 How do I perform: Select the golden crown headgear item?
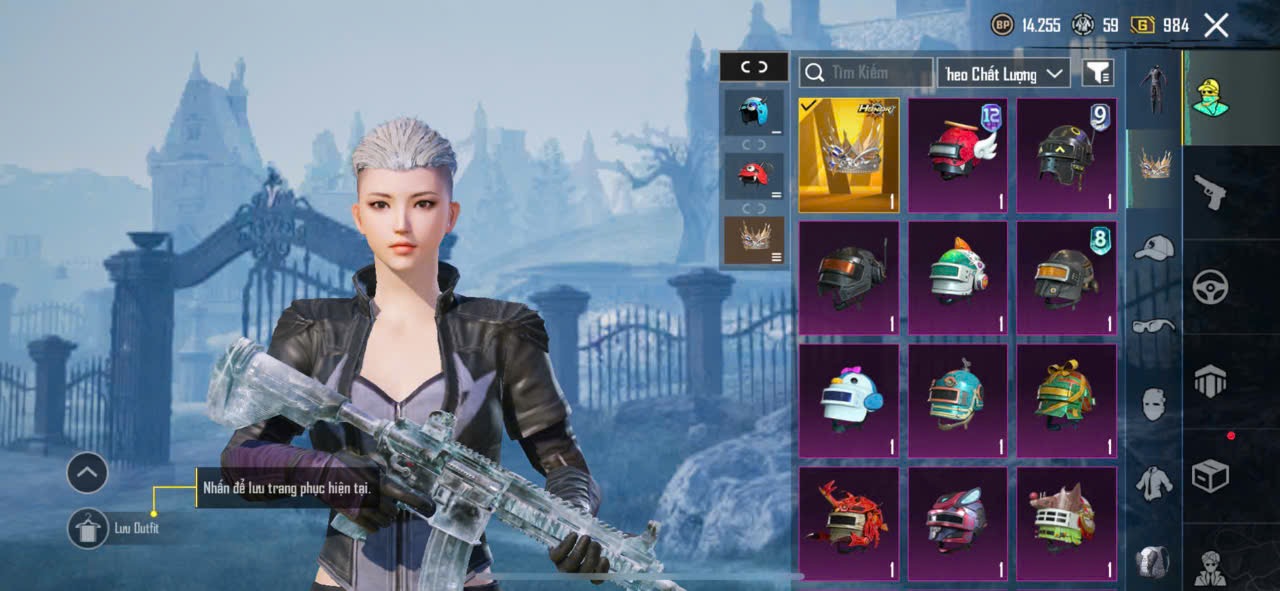tap(848, 155)
